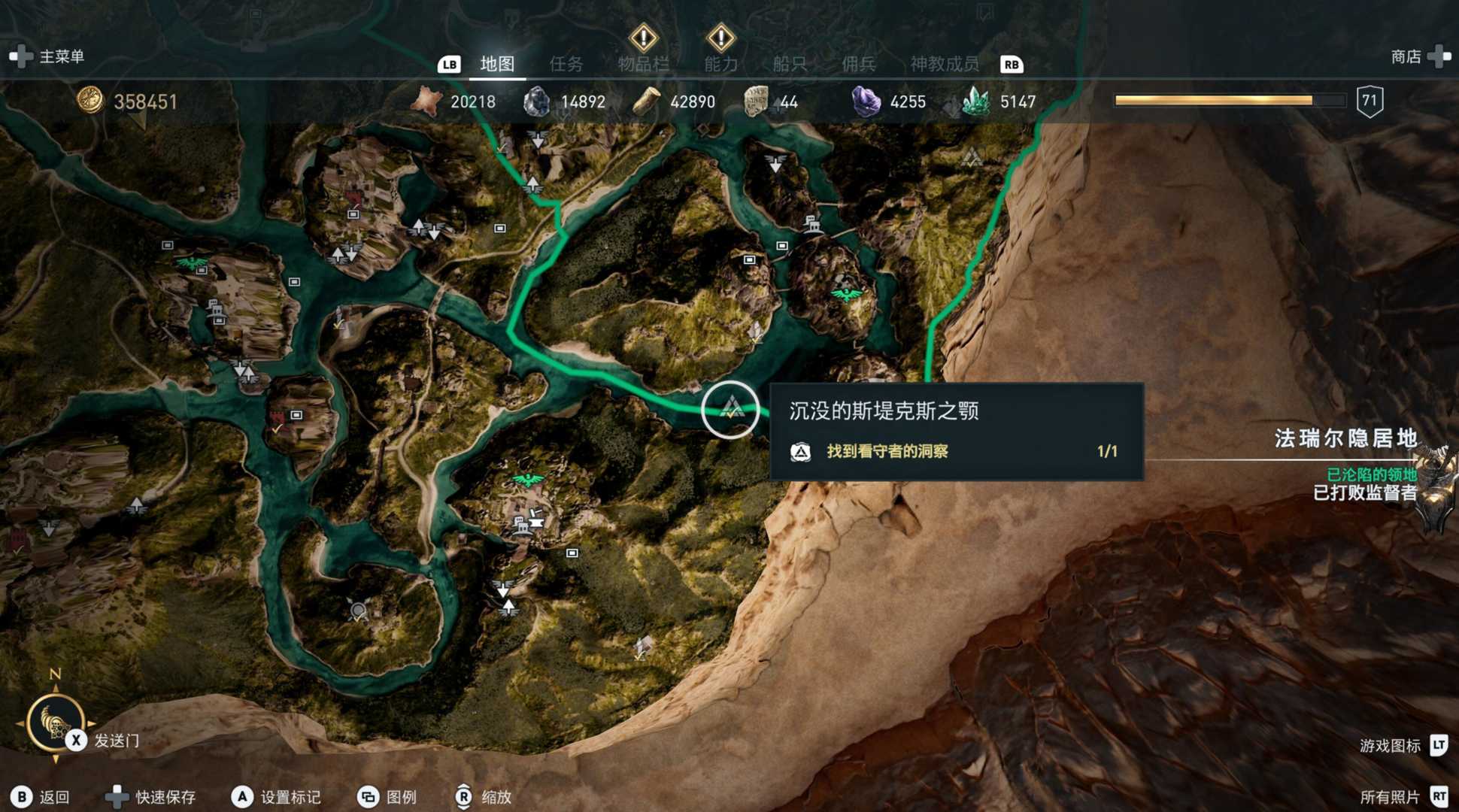
Task: Click the 发送门 portal compass icon
Action: 55,722
